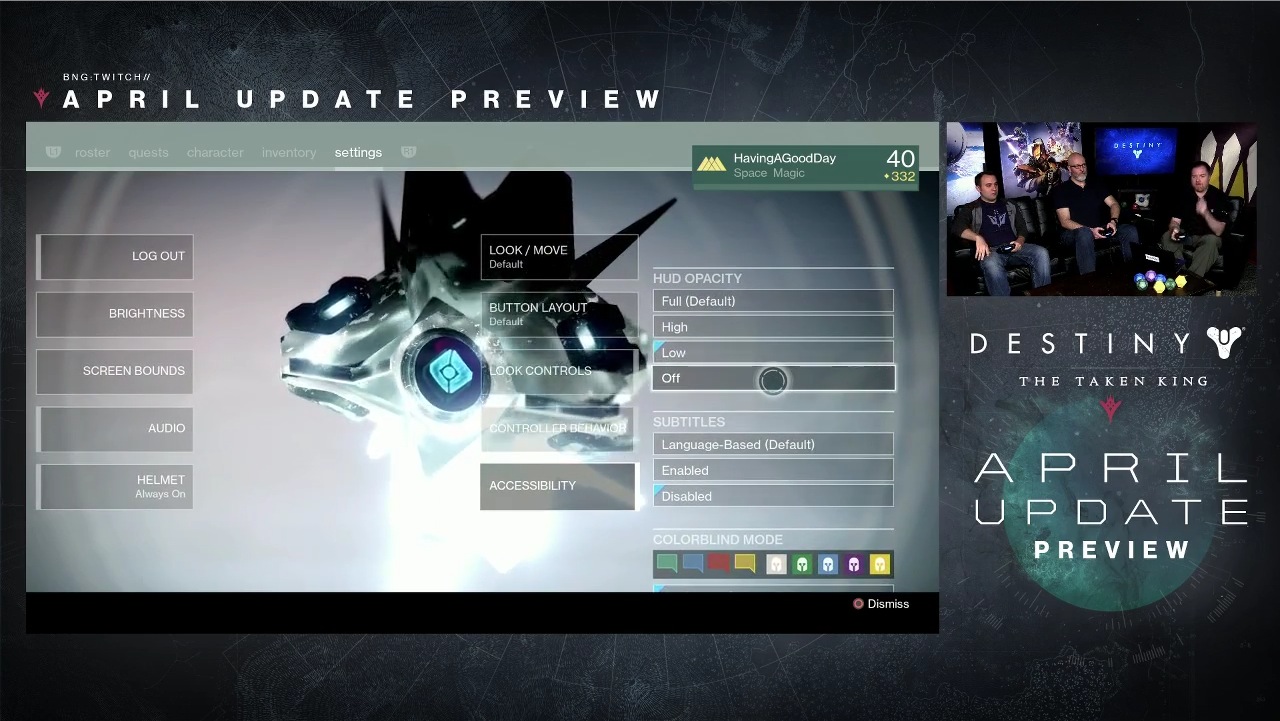Switch to the roster tab
The width and height of the screenshot is (1280, 721).
point(92,153)
